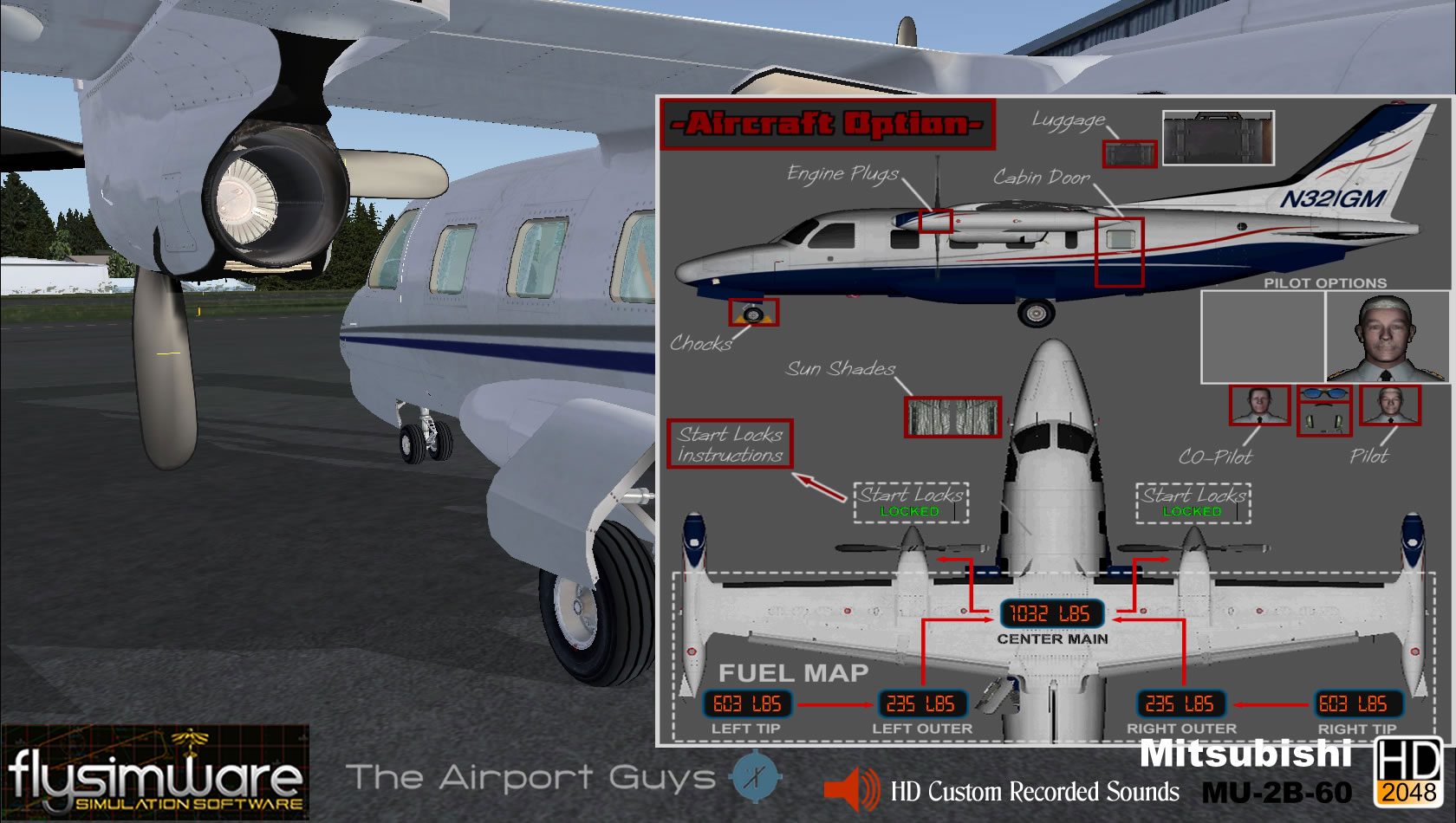The height and width of the screenshot is (823, 1456).
Task: Select the CENTER MAIN 1032 LBS fuel readout
Action: pos(1051,615)
